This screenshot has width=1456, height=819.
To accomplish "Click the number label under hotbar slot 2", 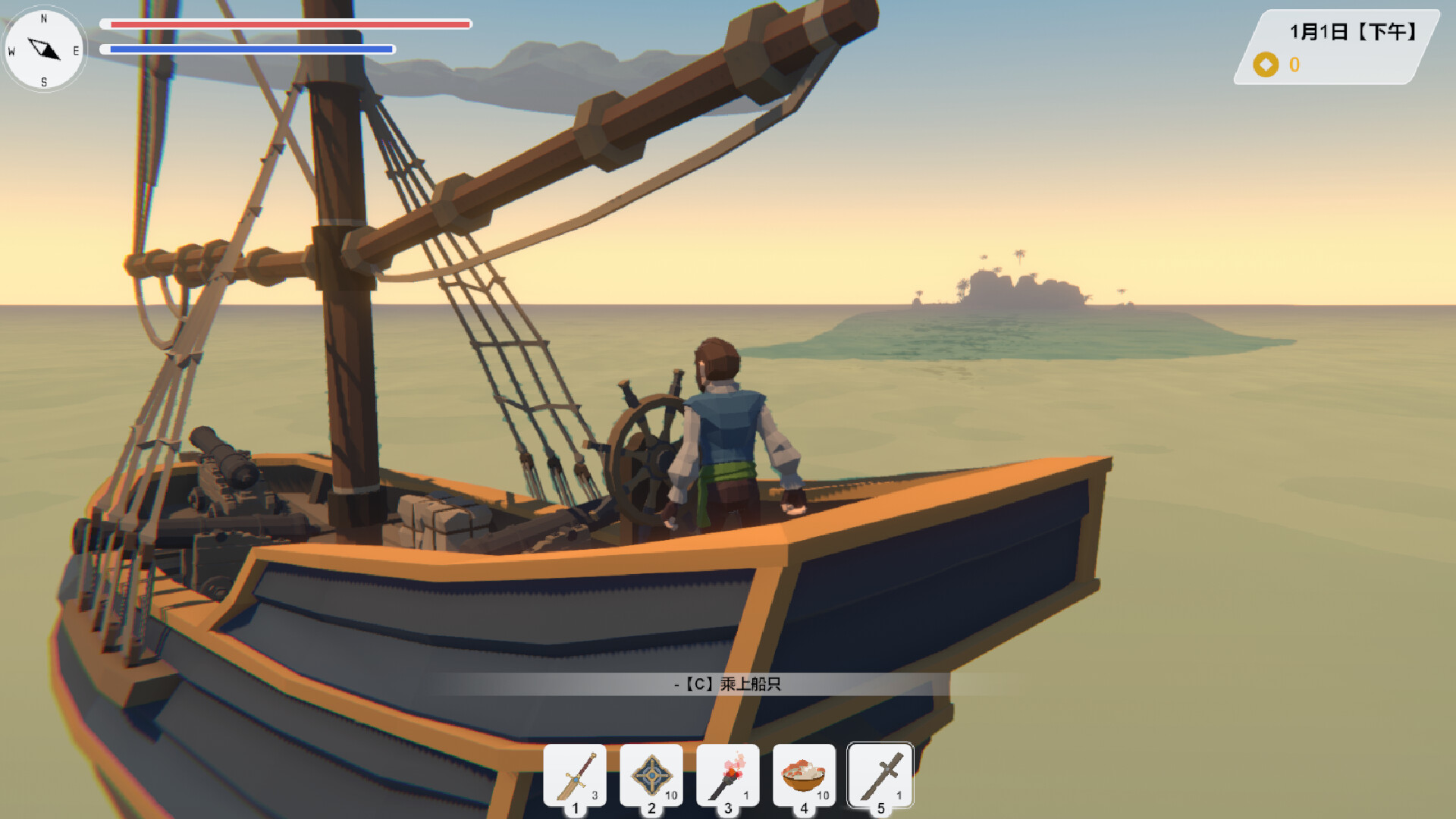I will (x=651, y=808).
